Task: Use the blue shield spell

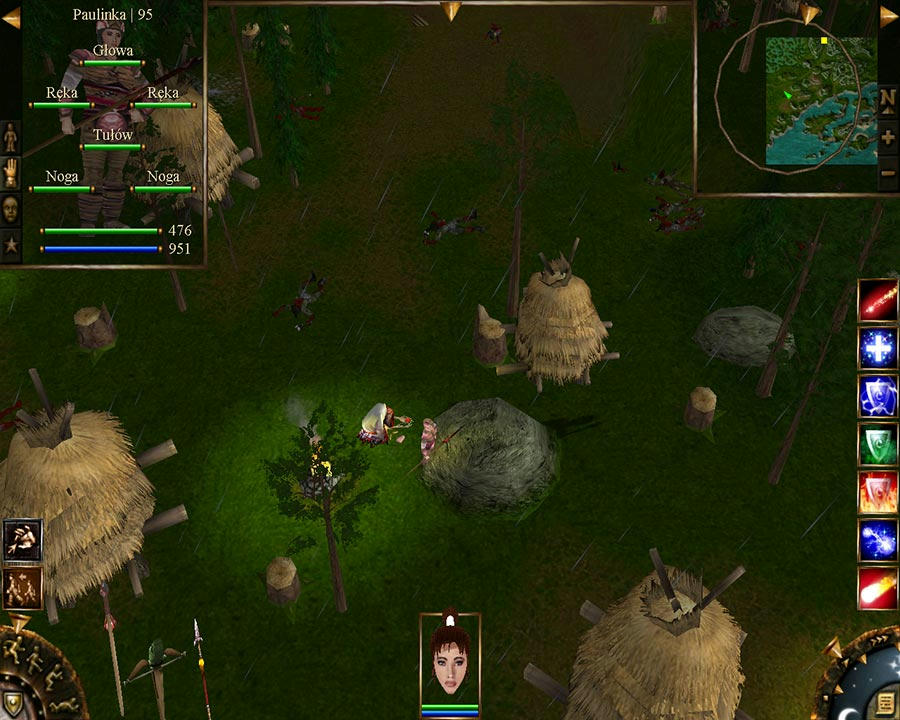Action: [878, 396]
